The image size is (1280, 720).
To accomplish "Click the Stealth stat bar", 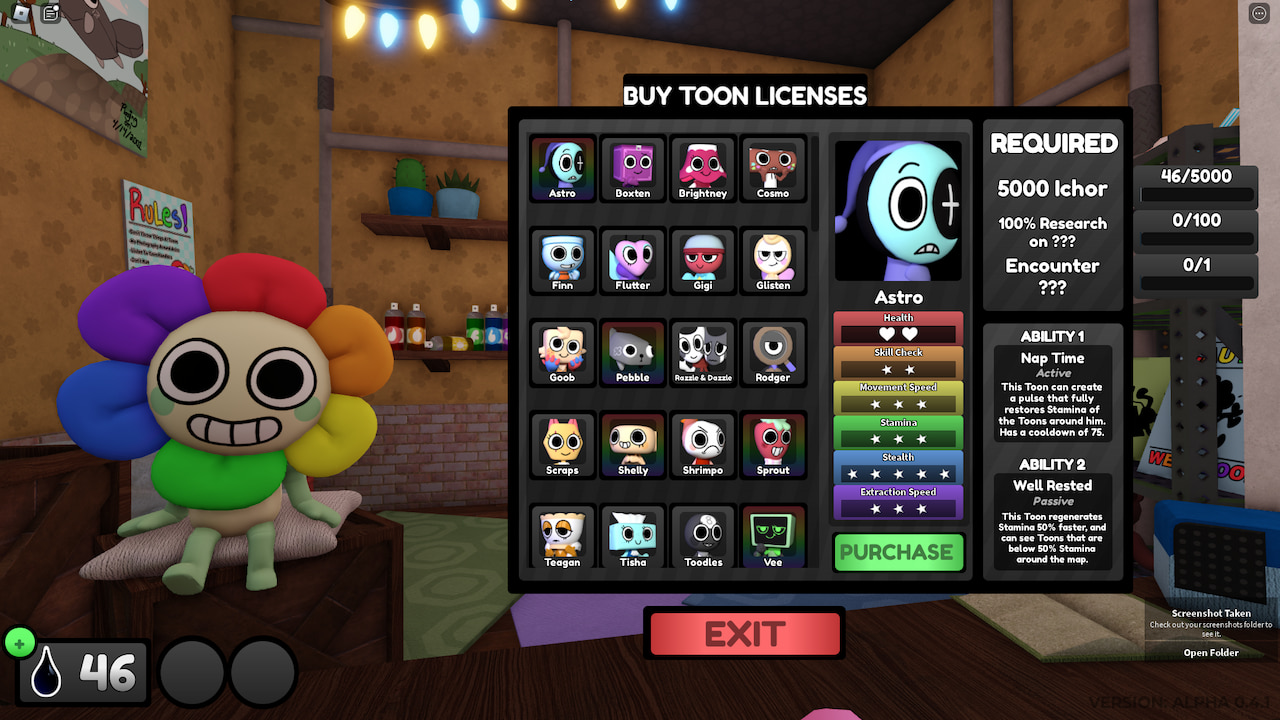I will click(897, 463).
